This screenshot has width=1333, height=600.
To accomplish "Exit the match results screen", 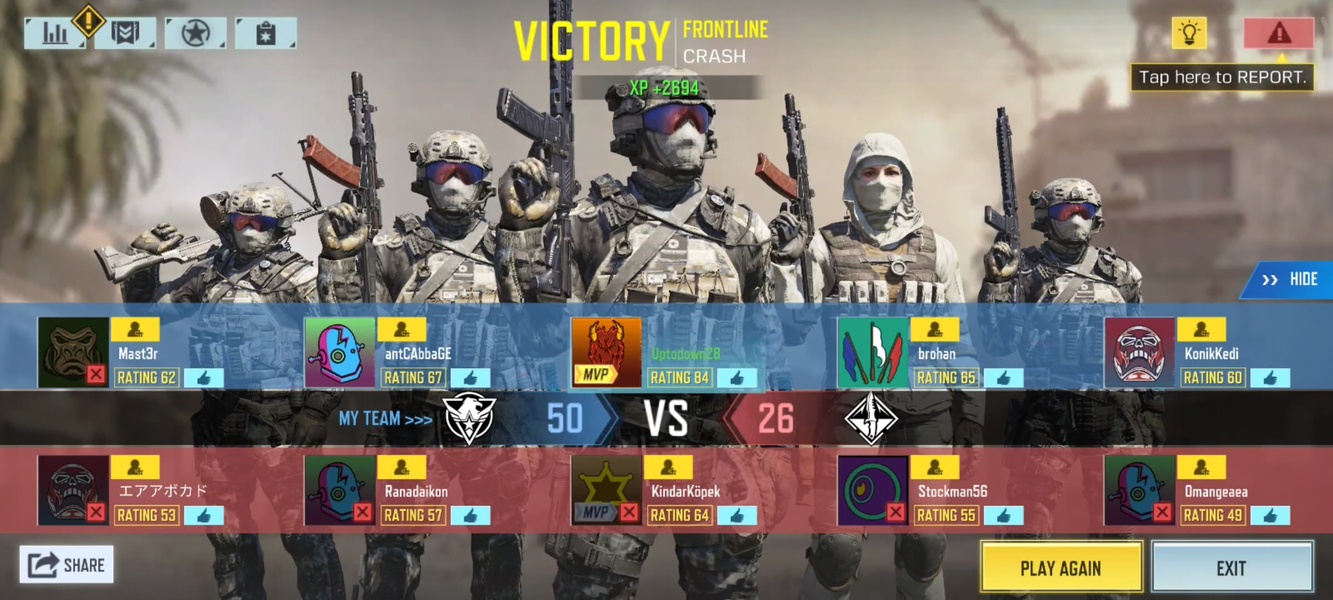I will (1231, 568).
